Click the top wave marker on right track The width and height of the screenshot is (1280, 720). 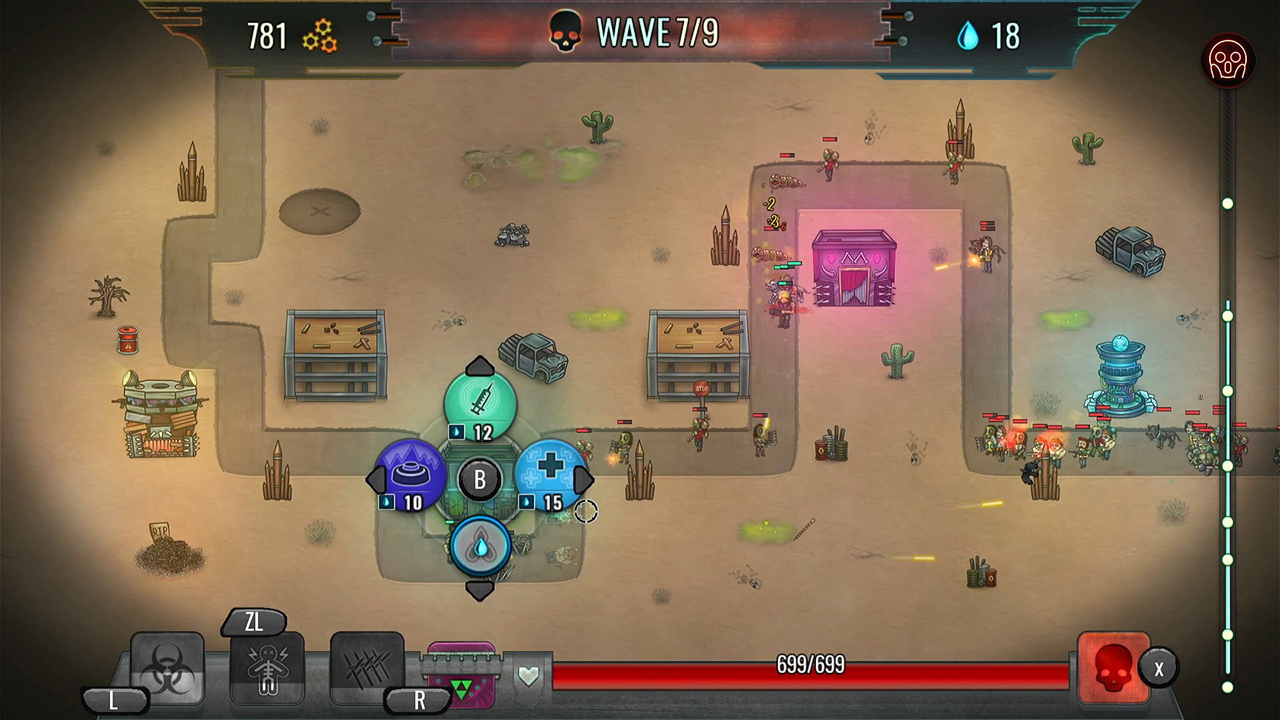click(x=1227, y=204)
